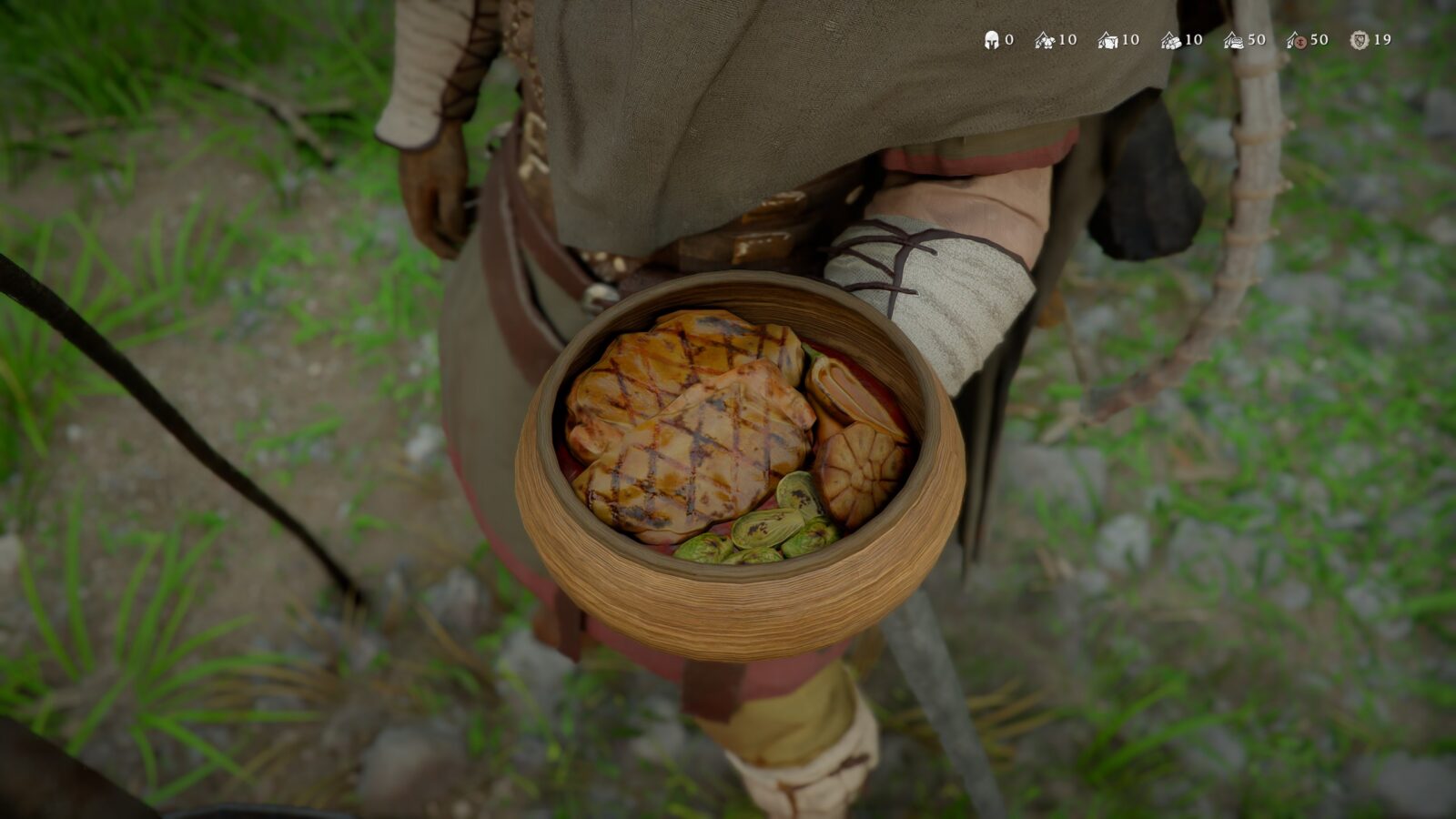Open the heraldic shield emblem icon
Image resolution: width=1456 pixels, height=819 pixels.
click(x=1360, y=40)
